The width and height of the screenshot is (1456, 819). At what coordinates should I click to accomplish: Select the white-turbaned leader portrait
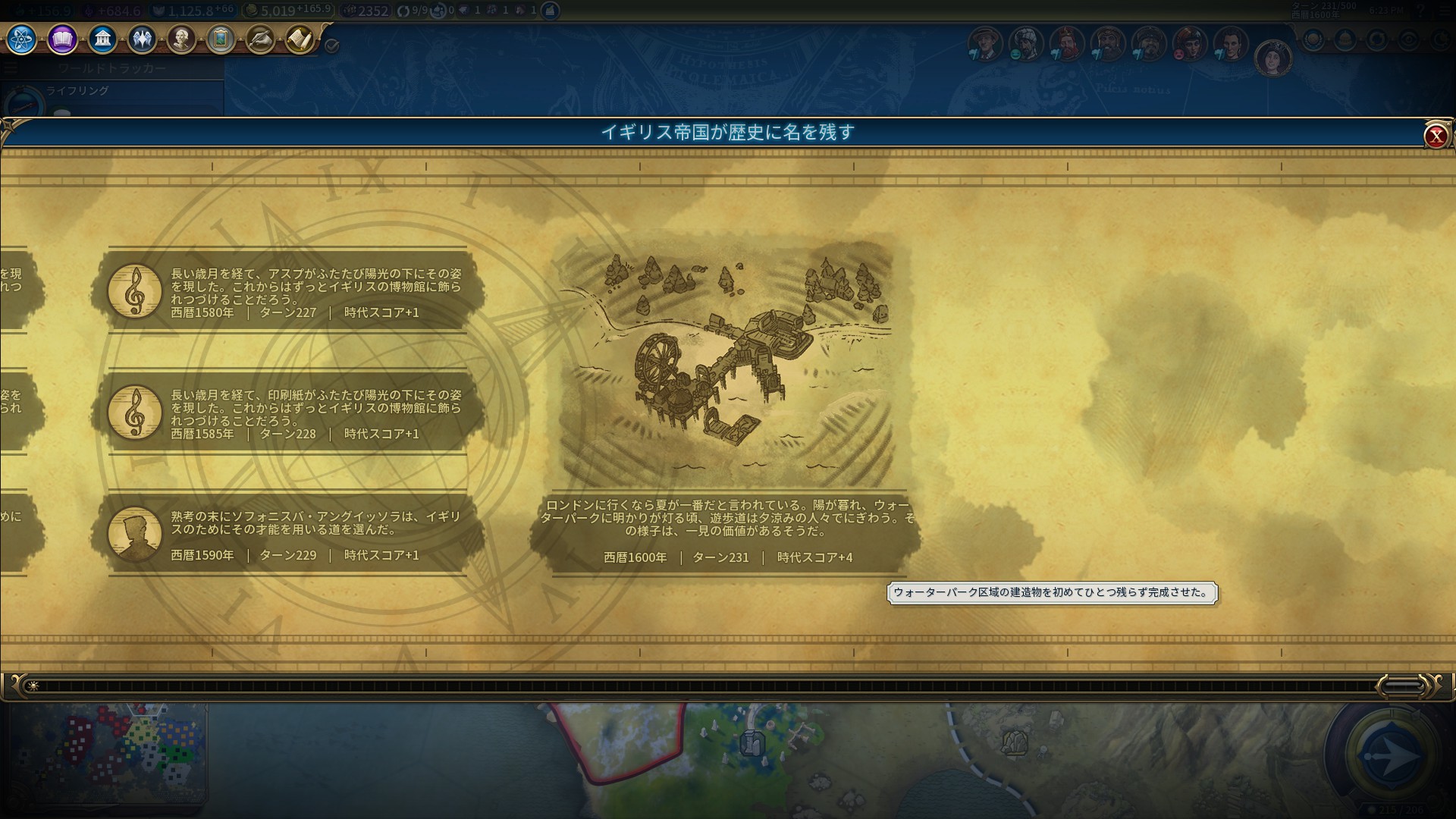[x=1025, y=44]
